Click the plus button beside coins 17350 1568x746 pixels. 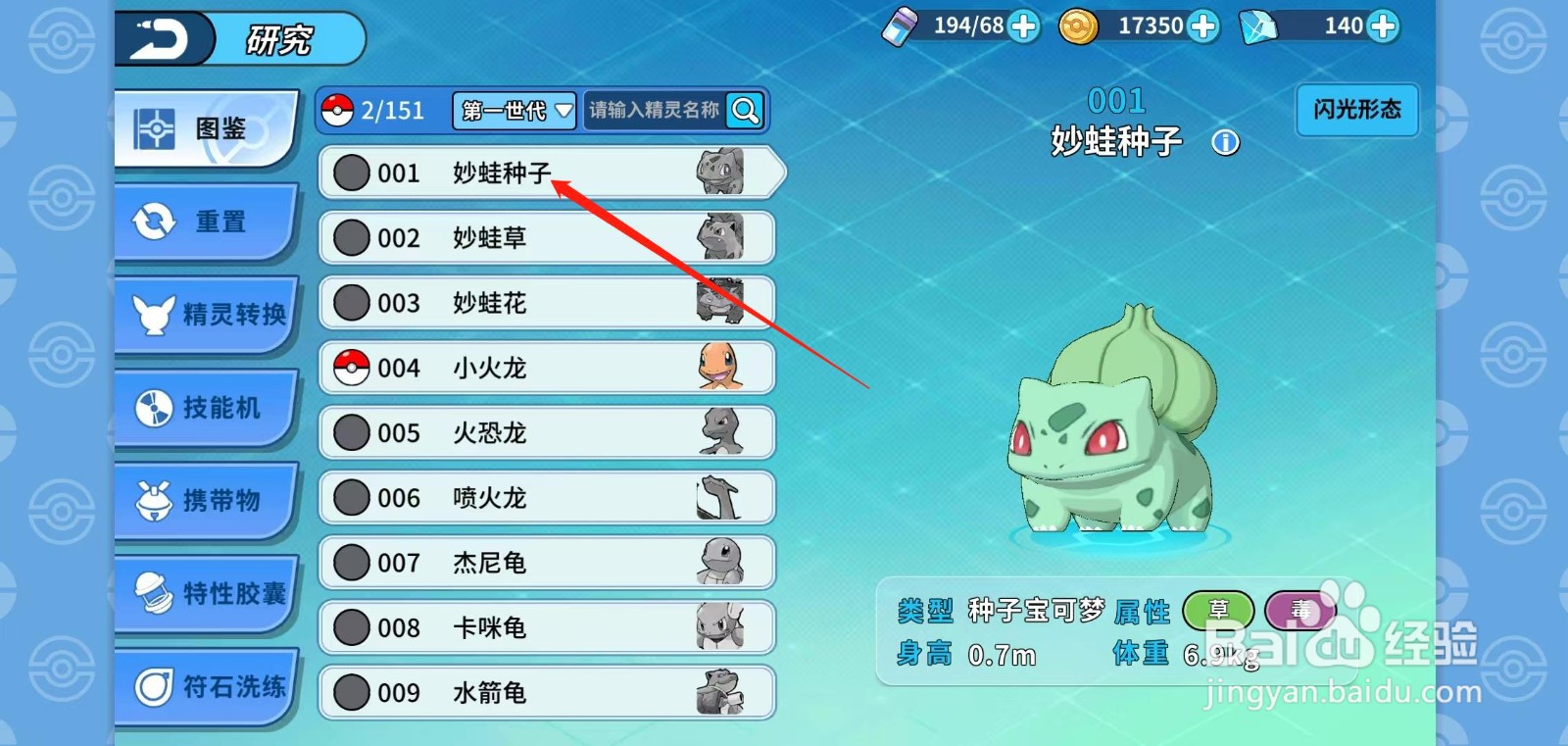[x=1203, y=26]
